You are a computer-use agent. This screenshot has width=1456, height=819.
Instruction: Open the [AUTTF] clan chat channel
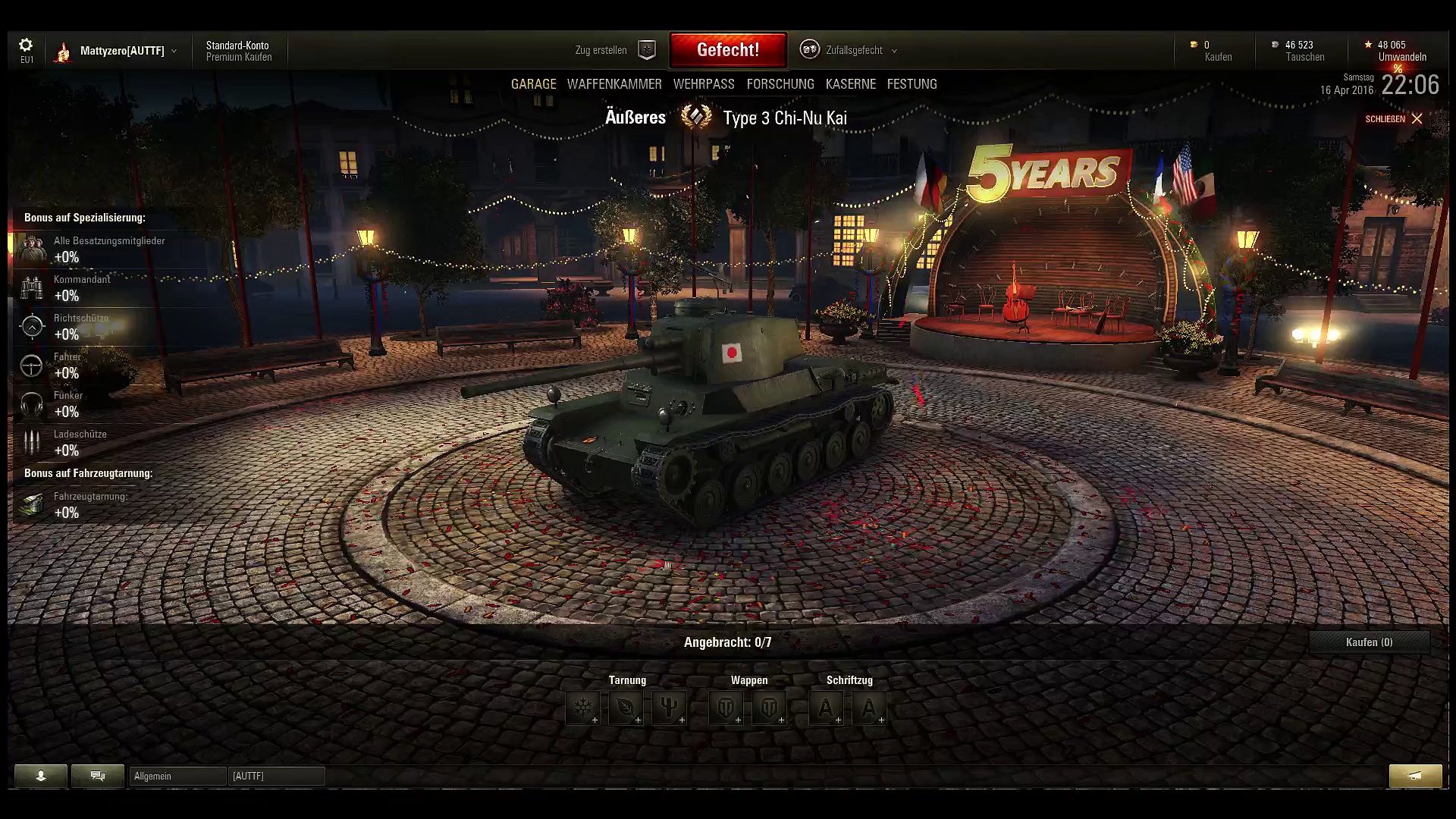[276, 776]
